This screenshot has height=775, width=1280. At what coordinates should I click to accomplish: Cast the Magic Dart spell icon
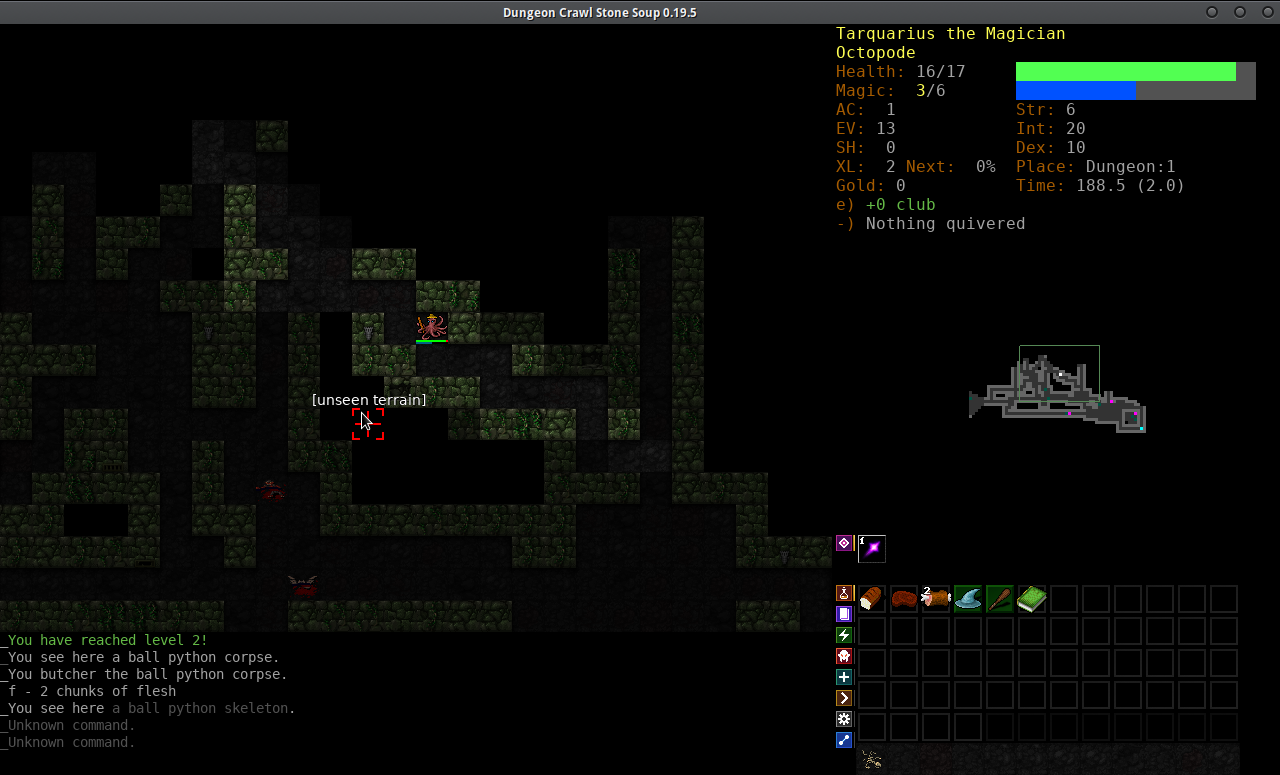click(x=872, y=548)
